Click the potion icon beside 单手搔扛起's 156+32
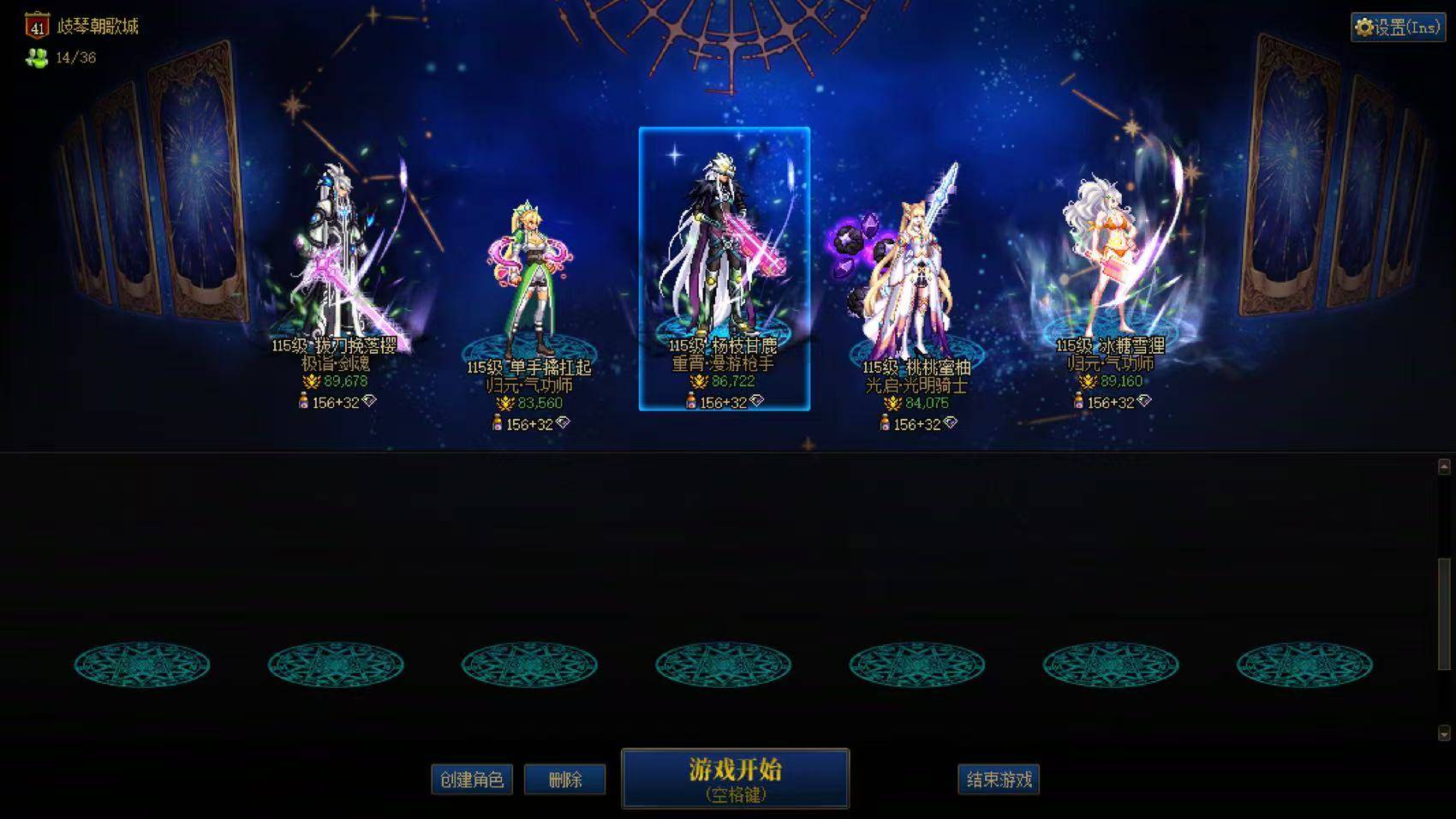The image size is (1456, 819). (x=498, y=422)
